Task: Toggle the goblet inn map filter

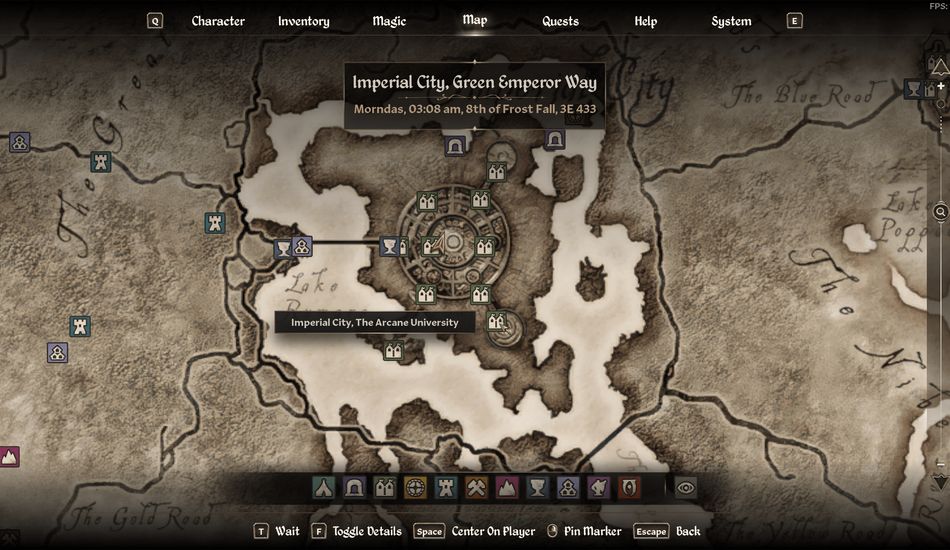Action: click(538, 488)
